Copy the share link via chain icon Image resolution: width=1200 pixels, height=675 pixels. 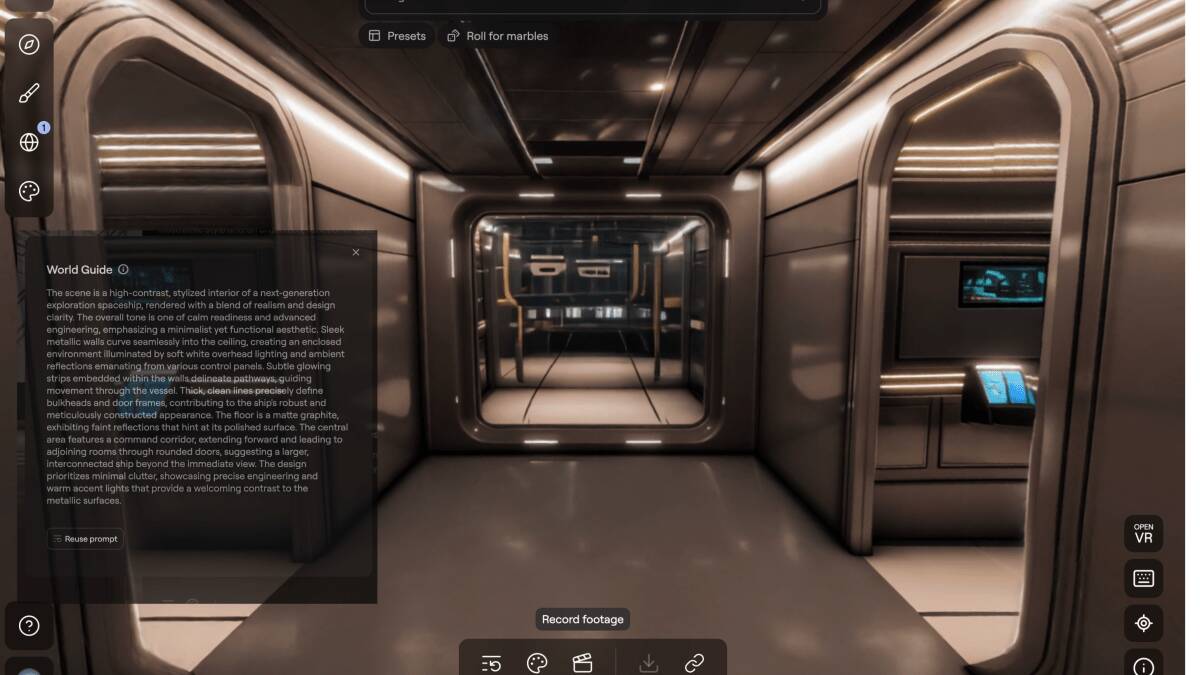point(694,663)
